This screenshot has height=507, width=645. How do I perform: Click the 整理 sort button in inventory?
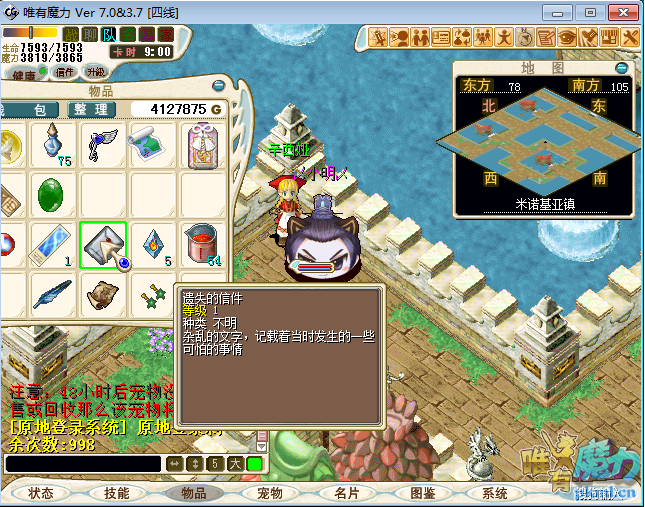point(90,109)
